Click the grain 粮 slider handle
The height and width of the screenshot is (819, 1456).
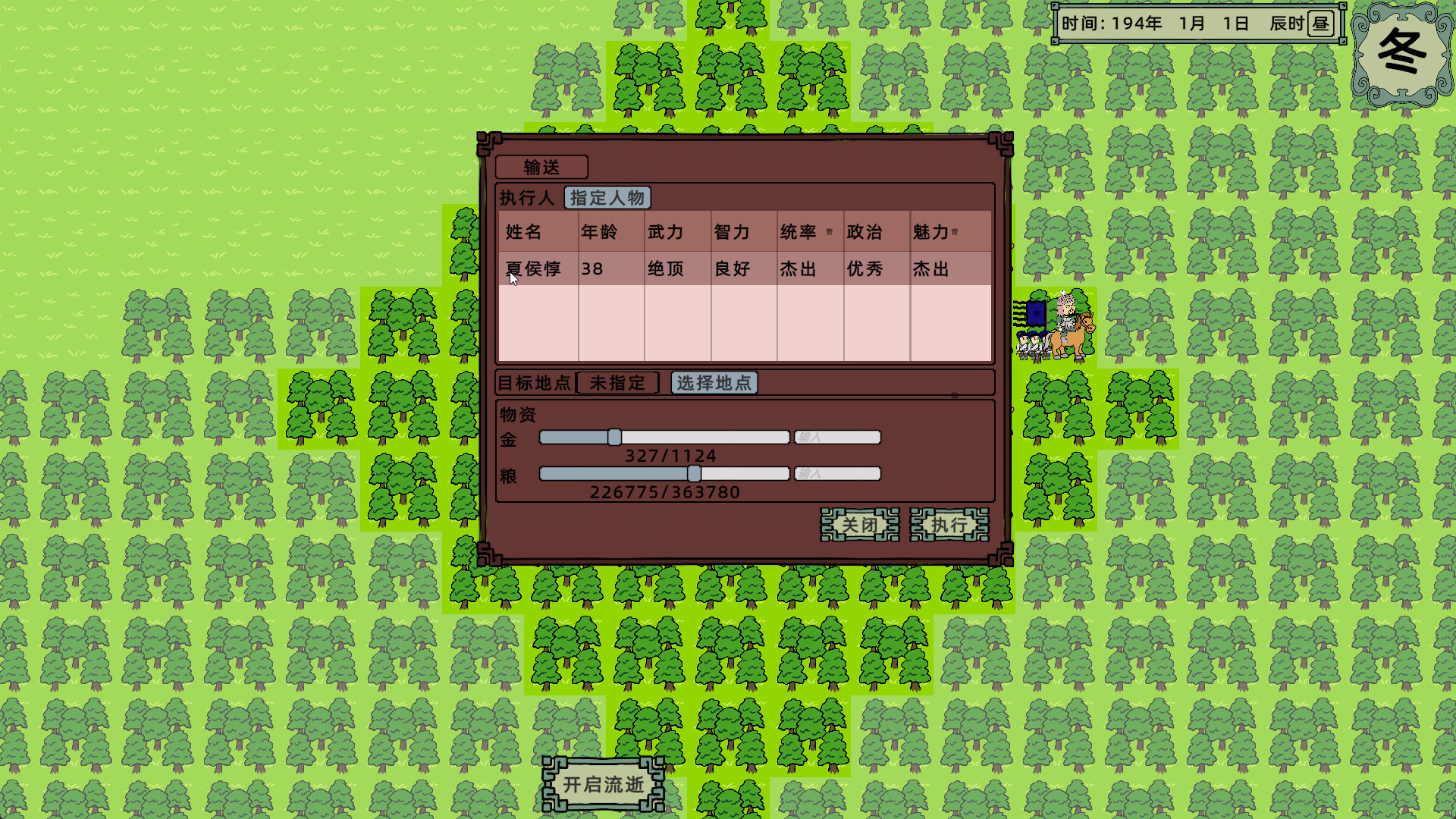(x=695, y=472)
